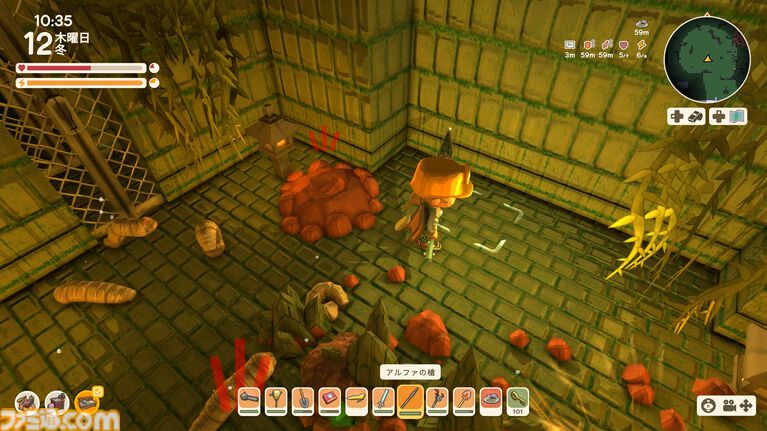Select the key slot showing 101
Viewport: 767px width, 431px height.
[517, 400]
